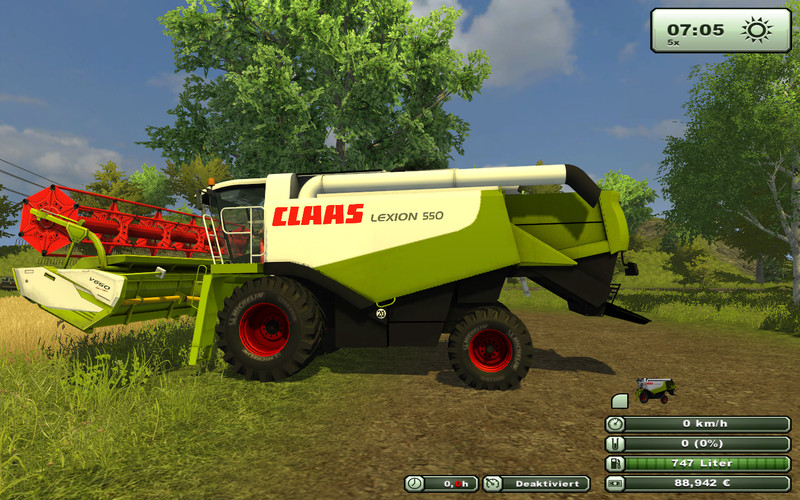This screenshot has height=500, width=800.
Task: Click the sun weather icon
Action: (757, 29)
